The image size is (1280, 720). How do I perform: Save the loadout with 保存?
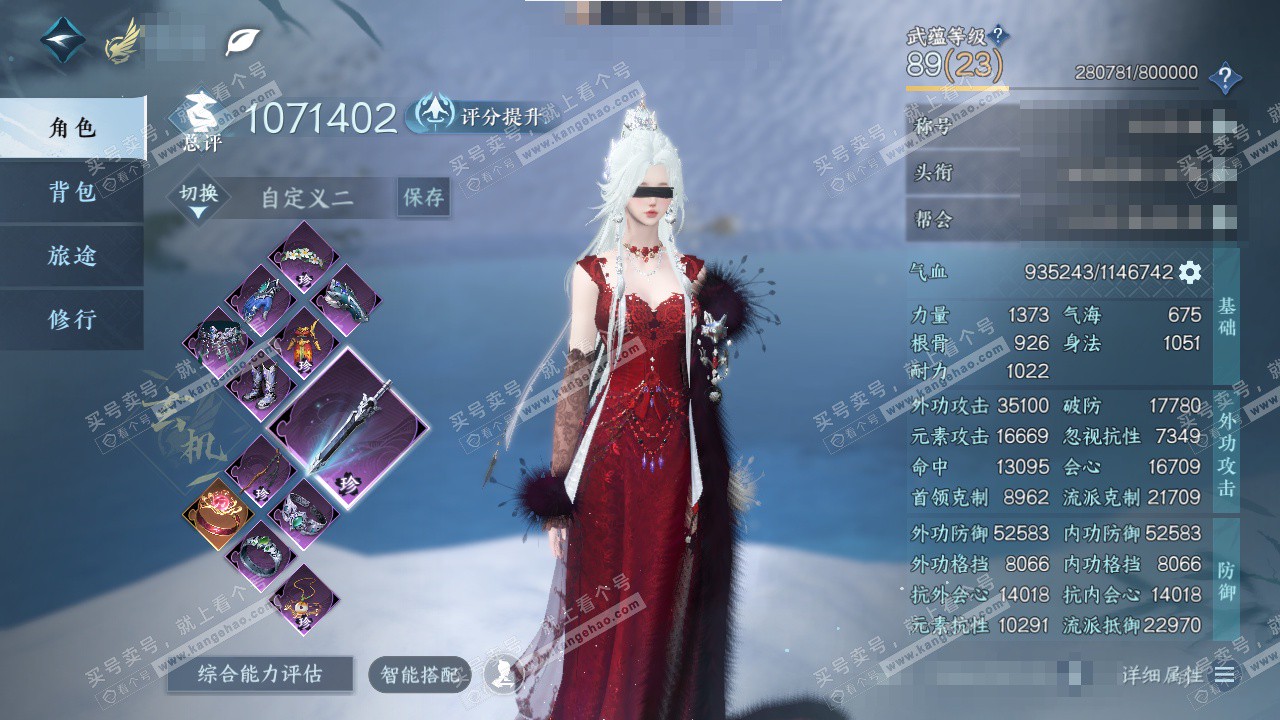(423, 198)
